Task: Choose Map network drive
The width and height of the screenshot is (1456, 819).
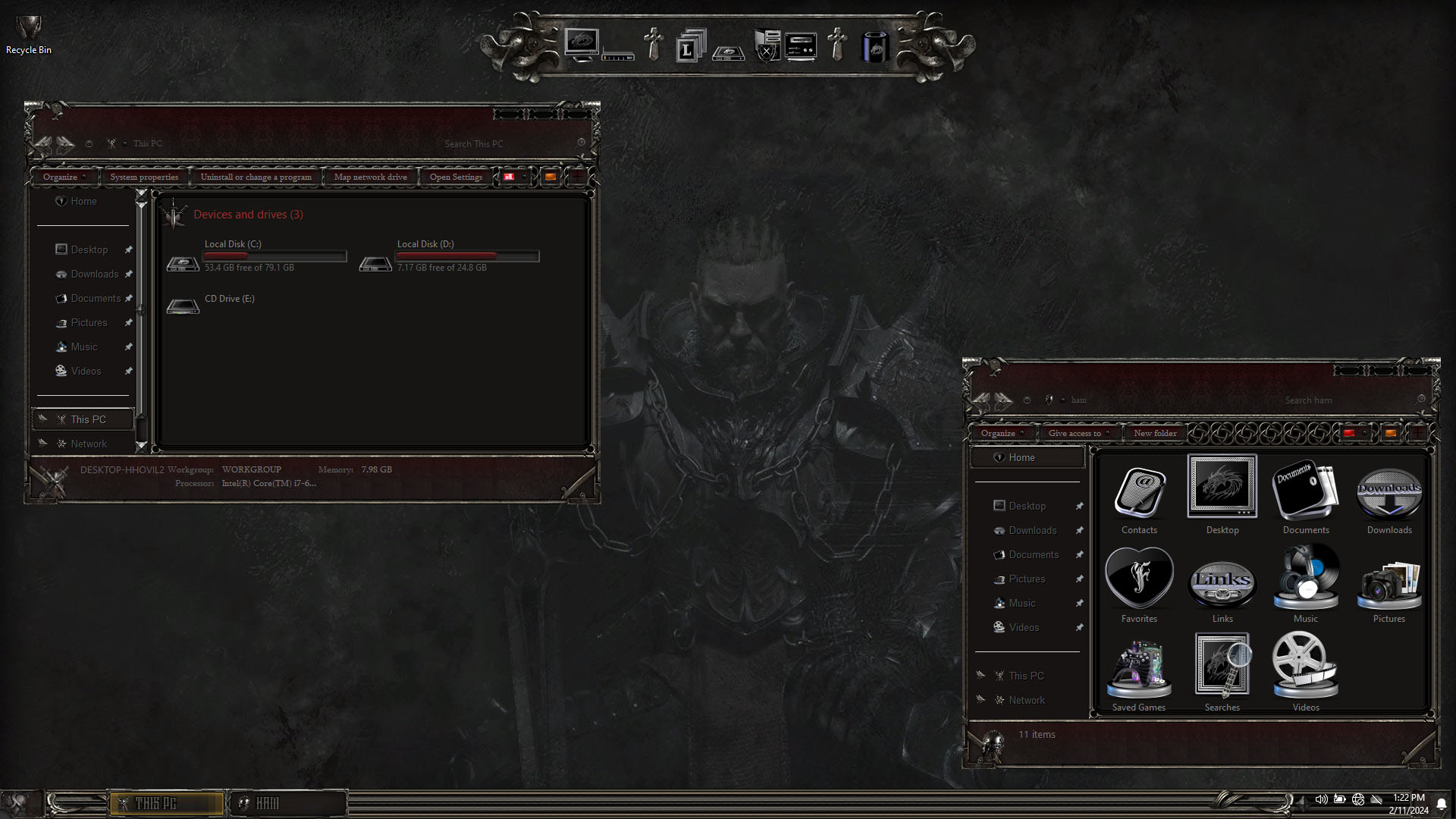Action: tap(370, 177)
